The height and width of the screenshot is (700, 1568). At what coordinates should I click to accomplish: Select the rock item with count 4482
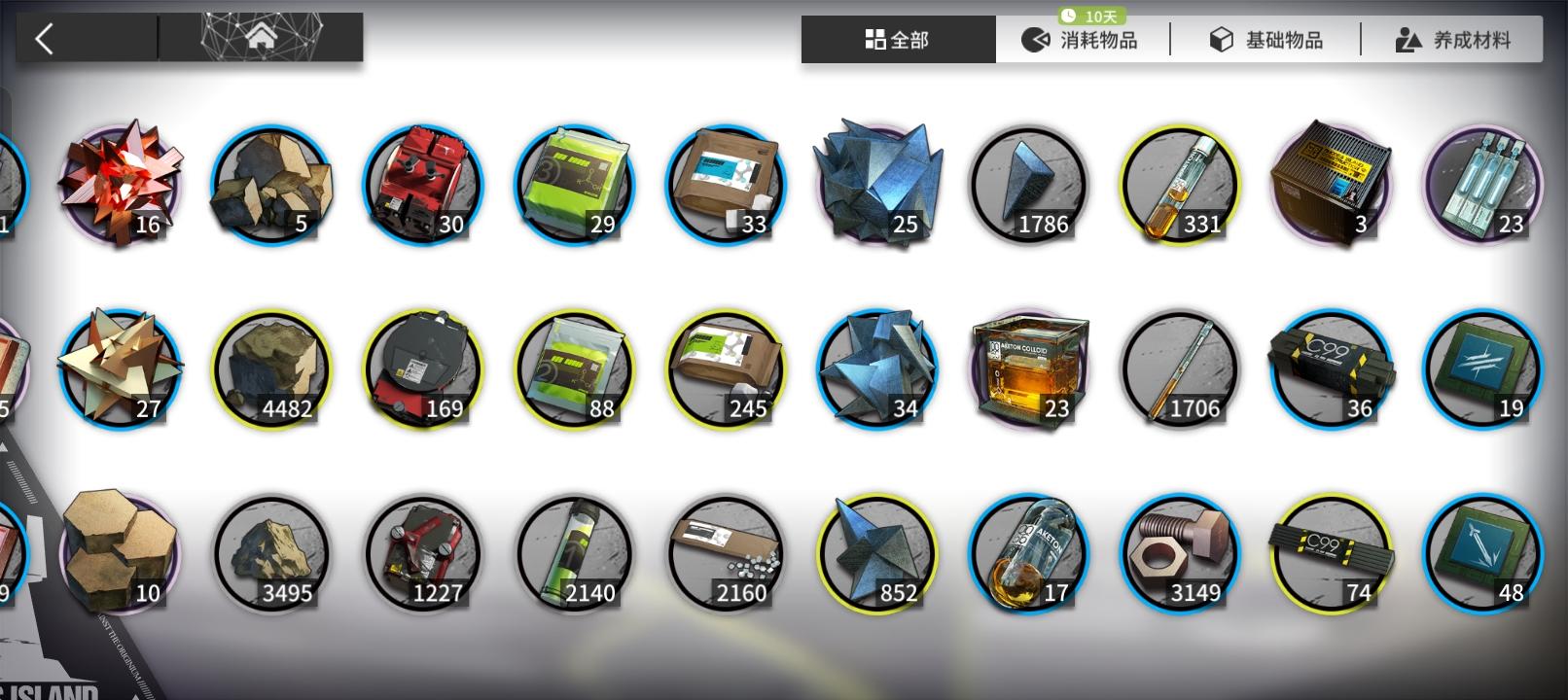(x=270, y=367)
